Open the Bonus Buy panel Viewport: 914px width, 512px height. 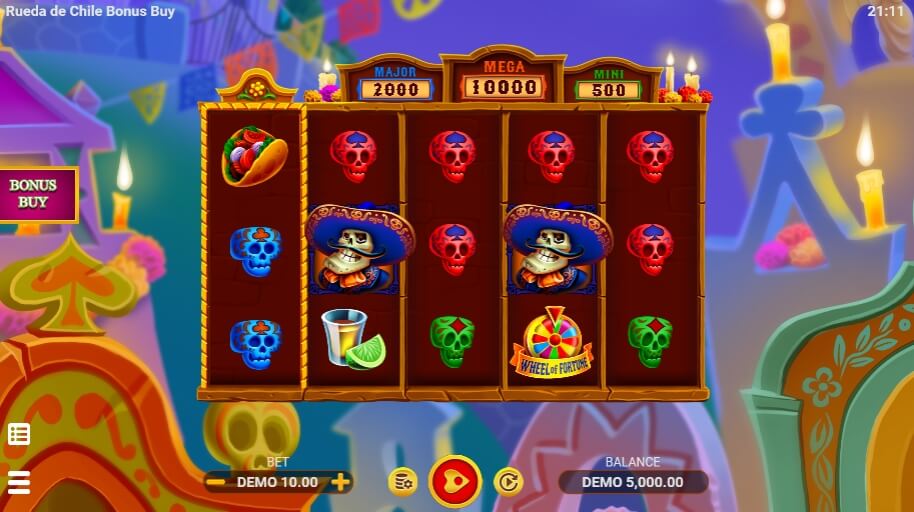coord(35,193)
